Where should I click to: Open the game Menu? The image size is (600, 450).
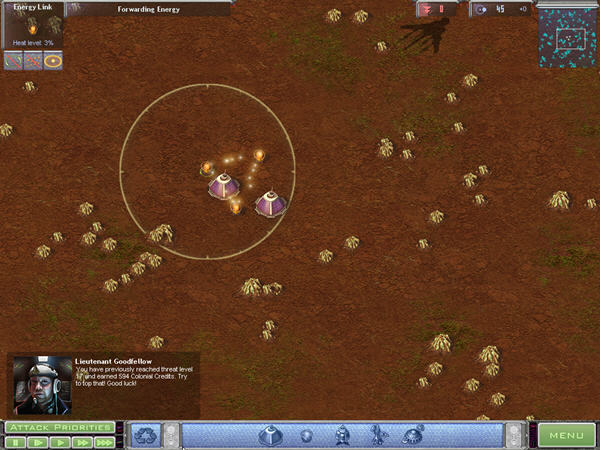tap(566, 435)
